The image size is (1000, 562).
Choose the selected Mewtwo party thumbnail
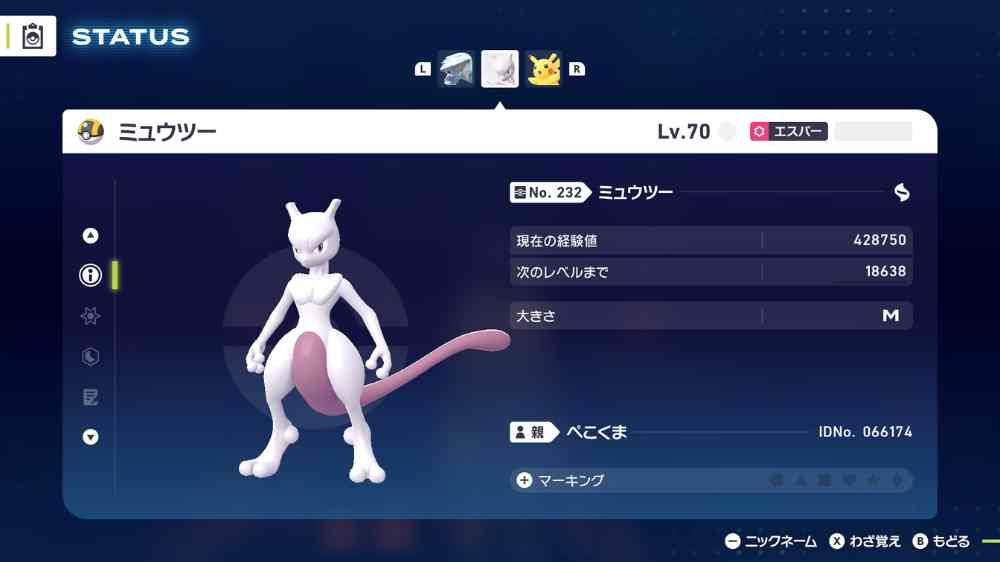click(500, 69)
